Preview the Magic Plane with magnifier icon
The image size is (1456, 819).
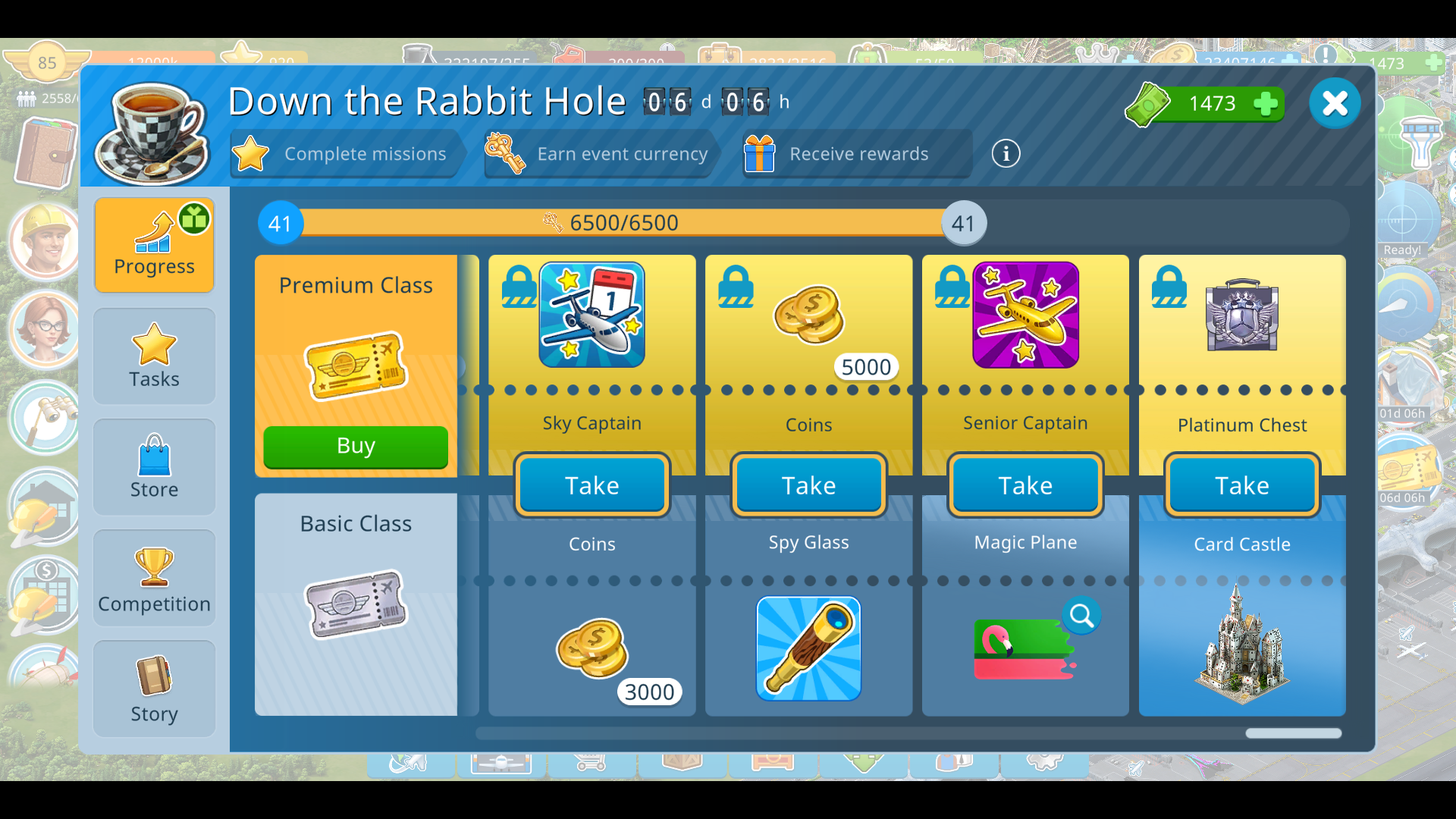tap(1081, 616)
